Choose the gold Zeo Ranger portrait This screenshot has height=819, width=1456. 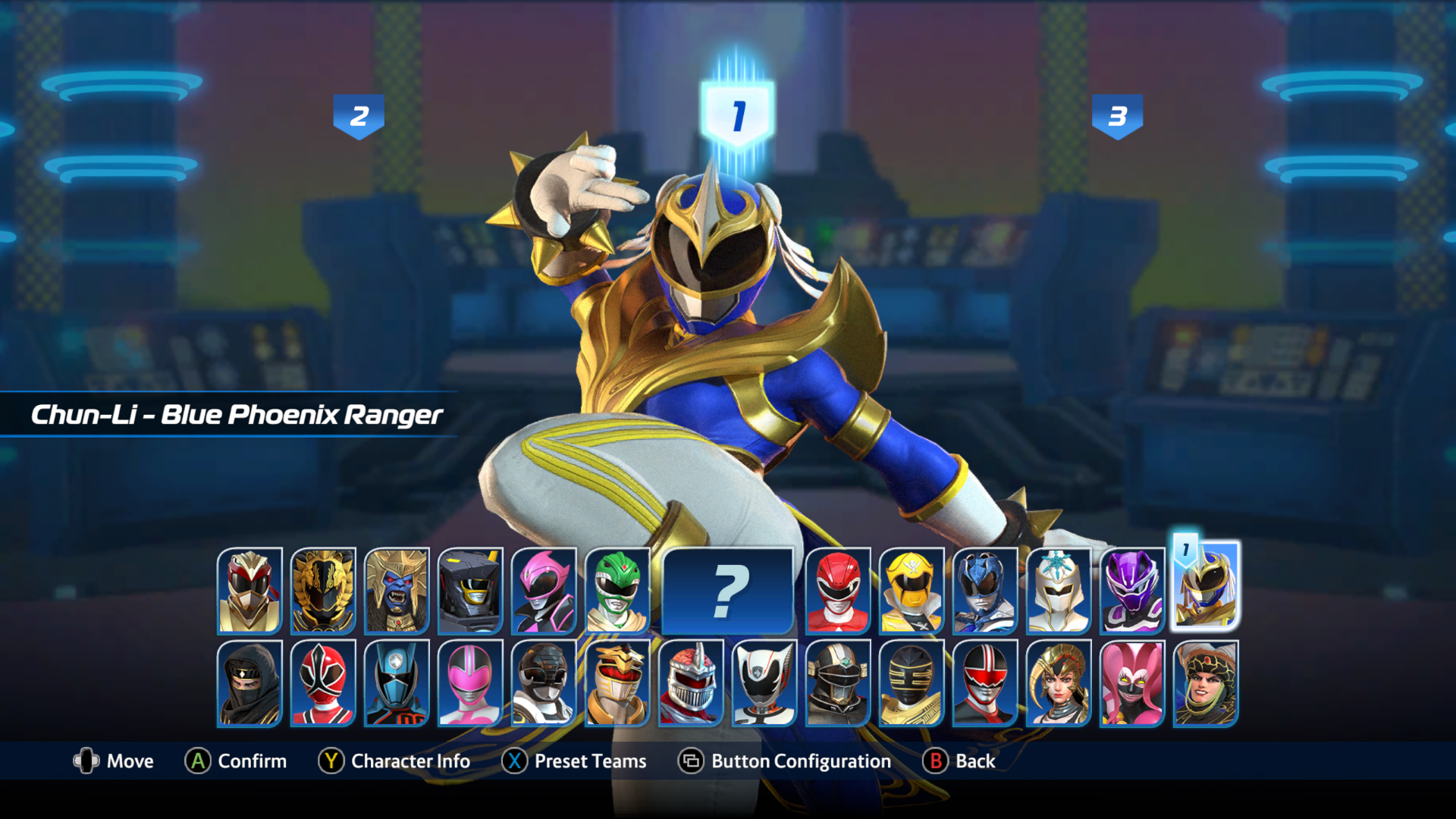(x=911, y=683)
